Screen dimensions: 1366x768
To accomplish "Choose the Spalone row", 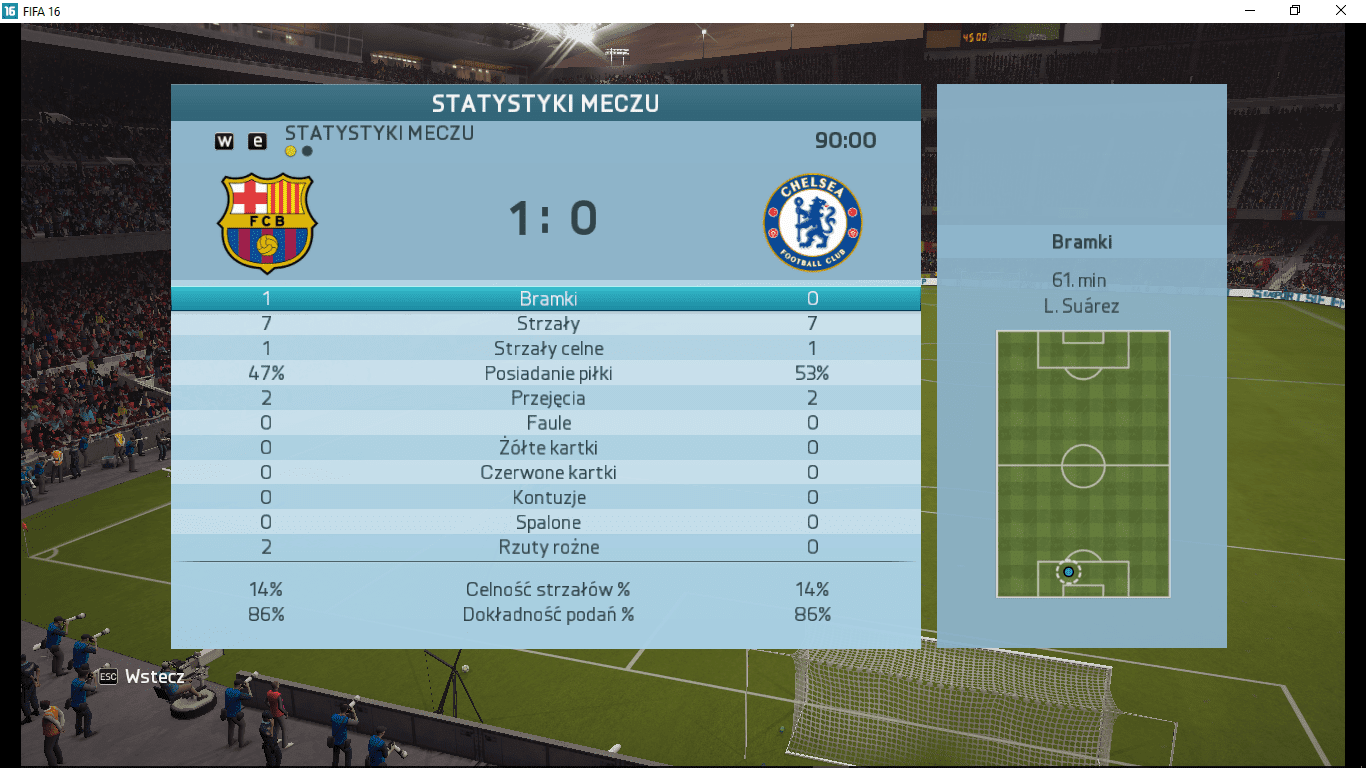I will pyautogui.click(x=546, y=523).
